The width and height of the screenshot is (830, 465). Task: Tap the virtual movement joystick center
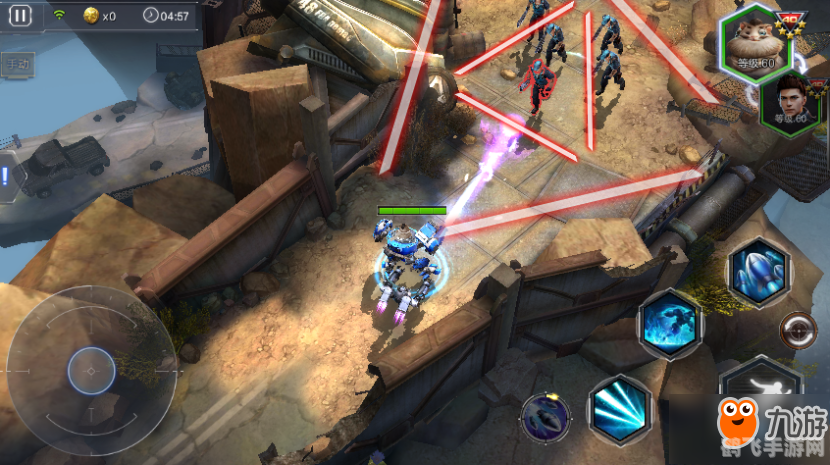pos(91,372)
